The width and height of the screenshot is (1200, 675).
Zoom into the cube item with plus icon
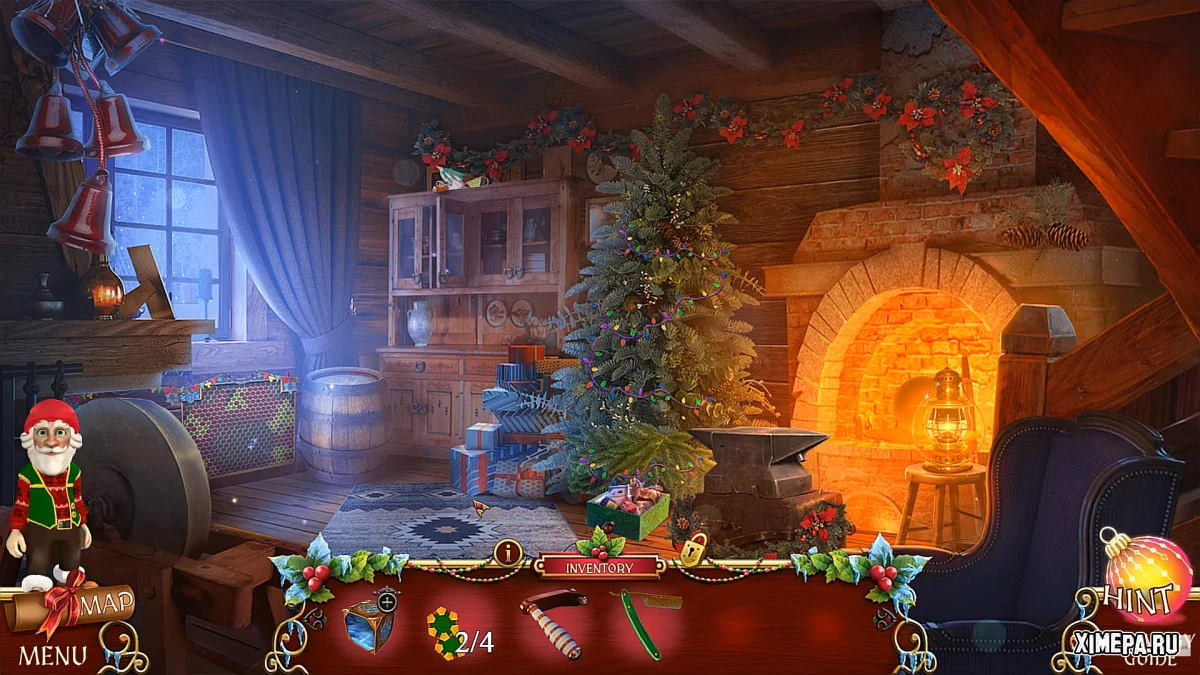[387, 600]
